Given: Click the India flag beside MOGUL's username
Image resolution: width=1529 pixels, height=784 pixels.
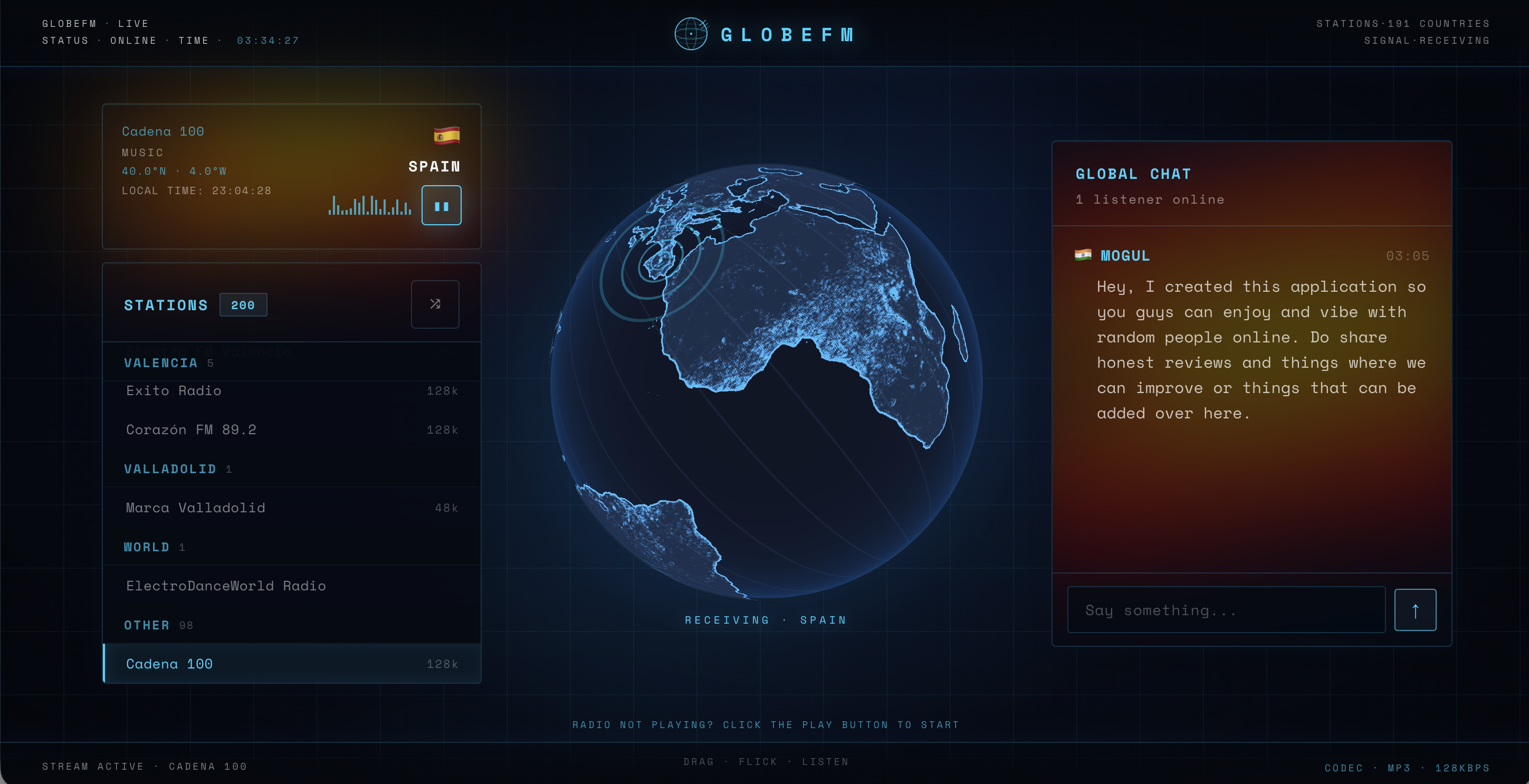Looking at the screenshot, I should pyautogui.click(x=1084, y=255).
